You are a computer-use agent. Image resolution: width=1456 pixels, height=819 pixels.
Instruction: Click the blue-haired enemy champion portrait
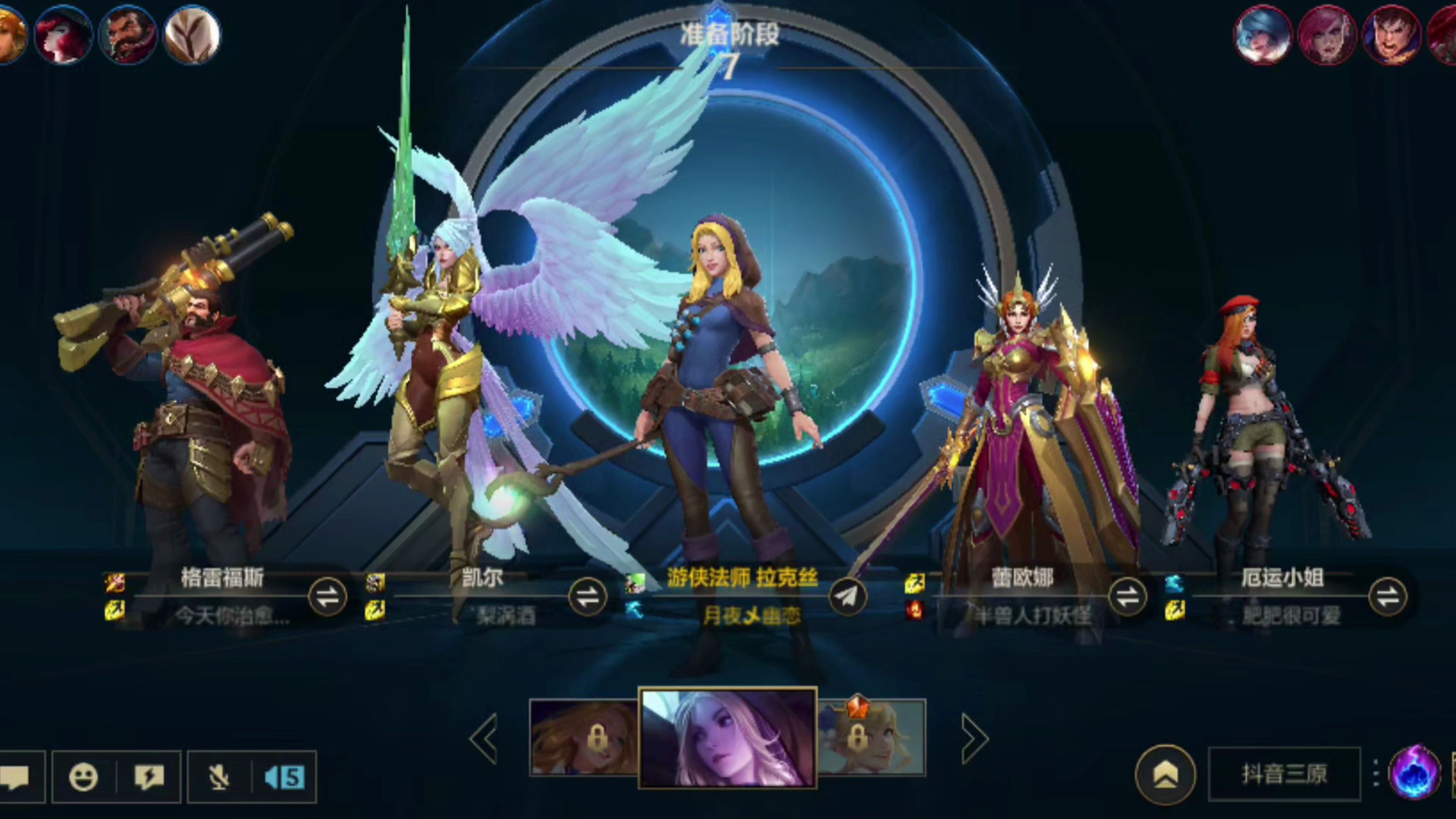1262,34
